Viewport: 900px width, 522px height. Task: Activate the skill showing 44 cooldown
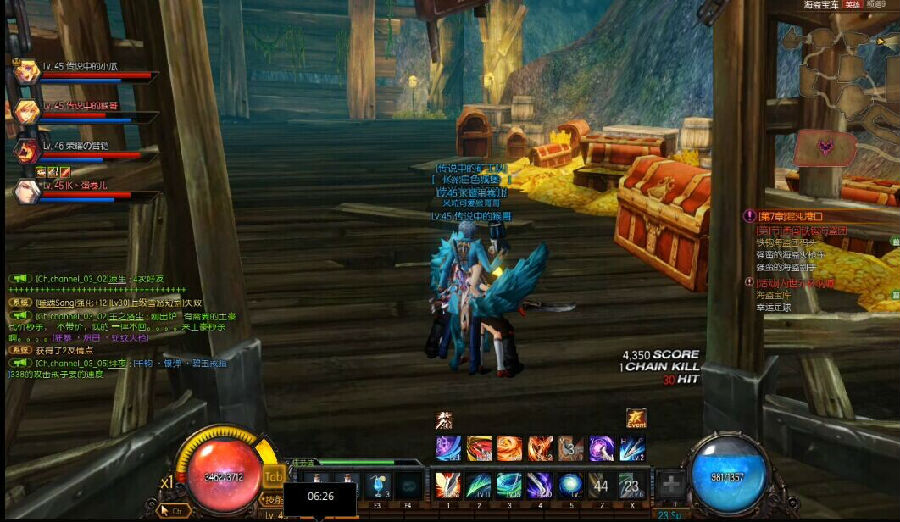click(600, 485)
